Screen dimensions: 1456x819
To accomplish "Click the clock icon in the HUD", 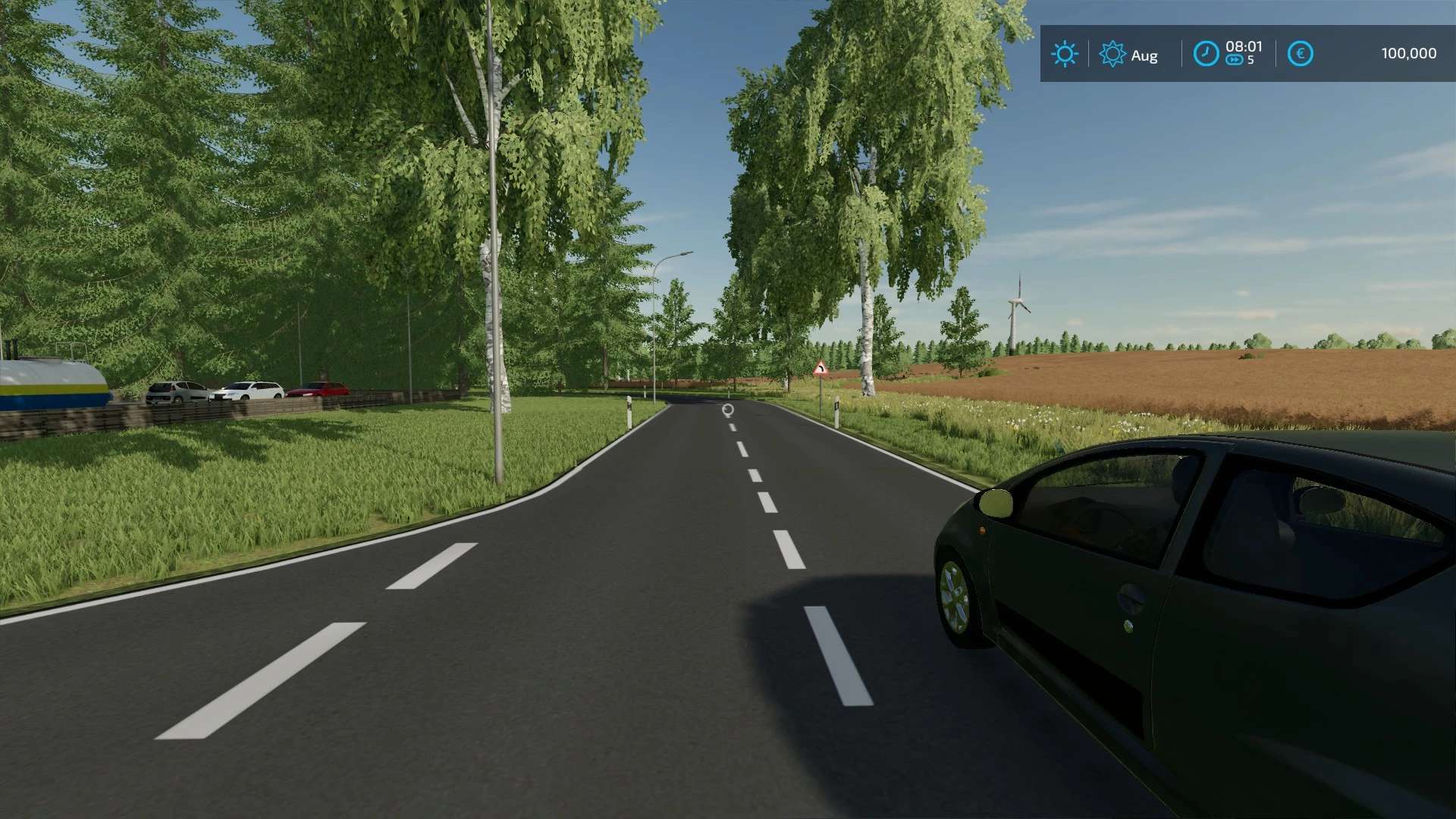I will (1206, 54).
